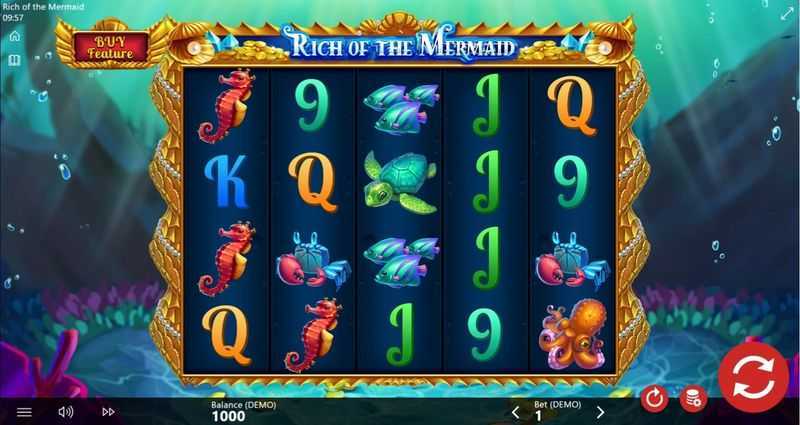Increase the bet with the right arrow
800x425 pixels.
(600, 411)
